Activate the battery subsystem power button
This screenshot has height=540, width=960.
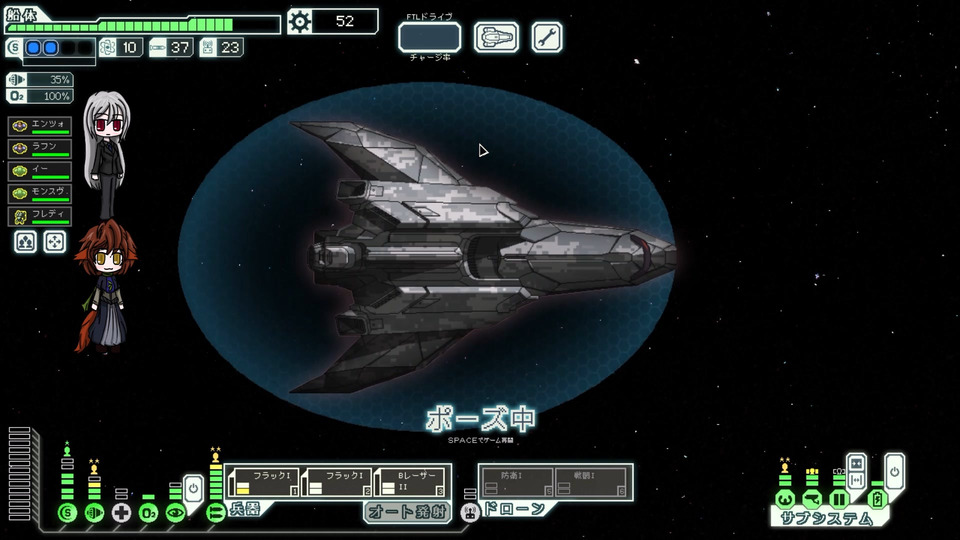coord(894,470)
